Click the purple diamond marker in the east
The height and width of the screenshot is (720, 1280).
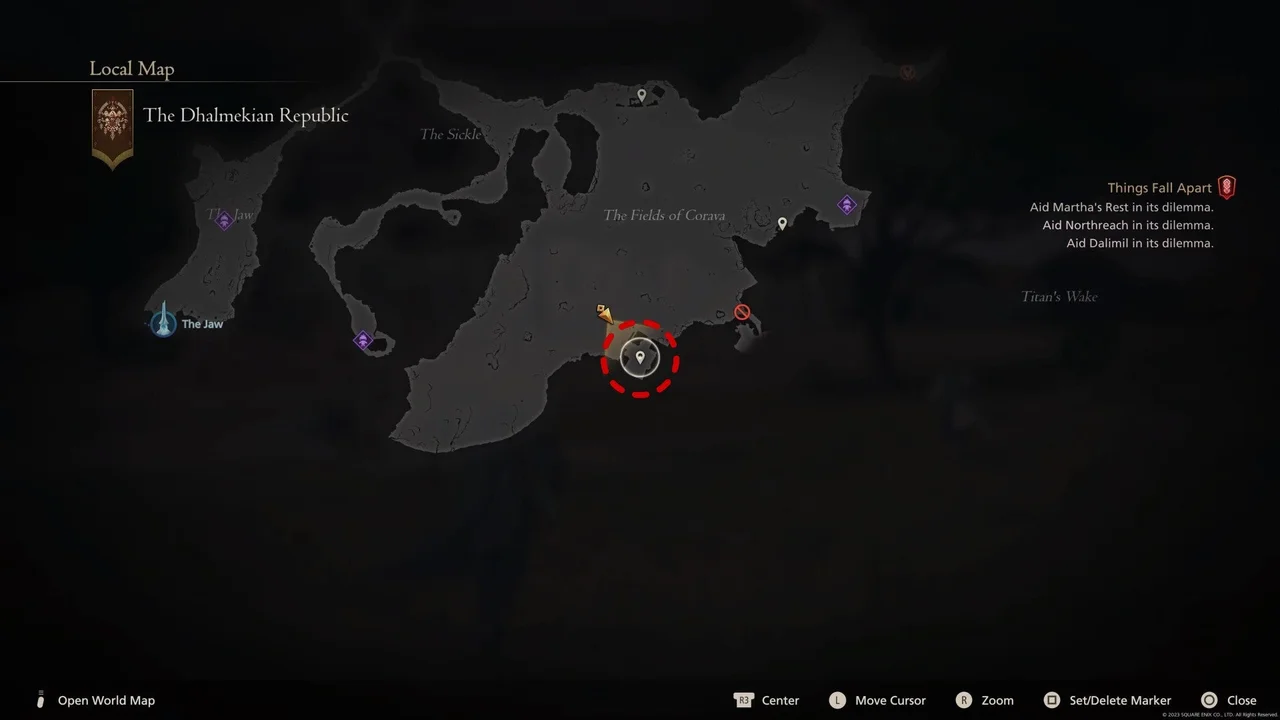847,204
